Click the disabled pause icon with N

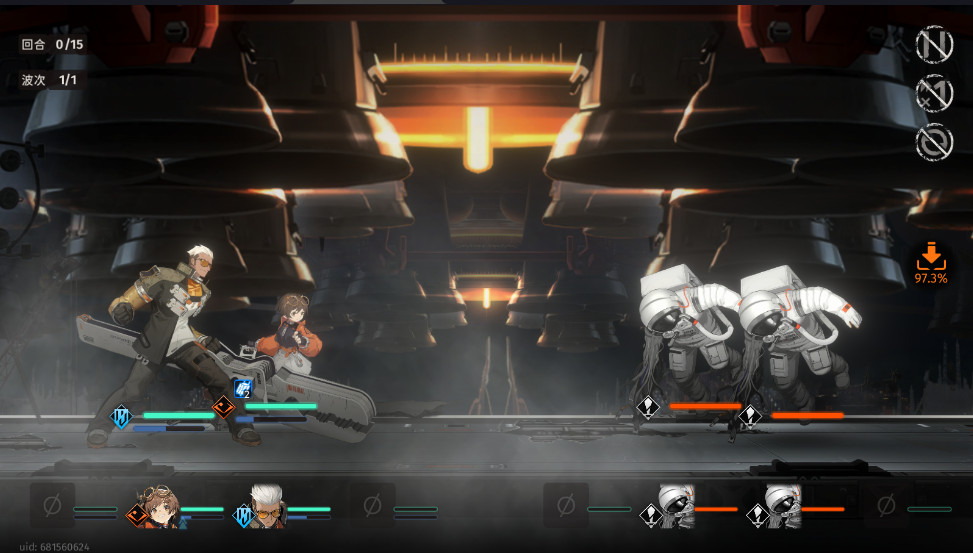click(934, 44)
